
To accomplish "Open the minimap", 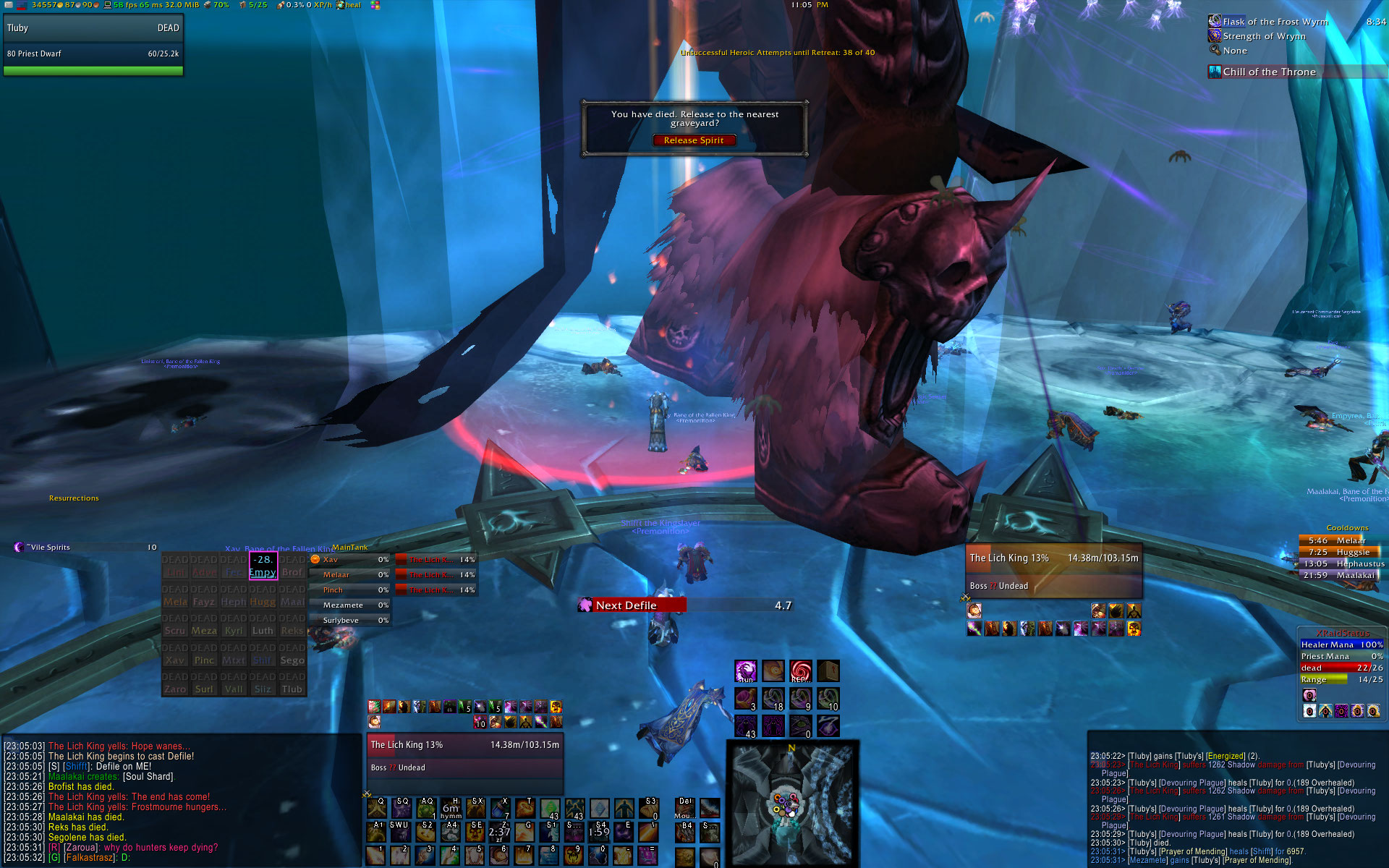I will [792, 803].
